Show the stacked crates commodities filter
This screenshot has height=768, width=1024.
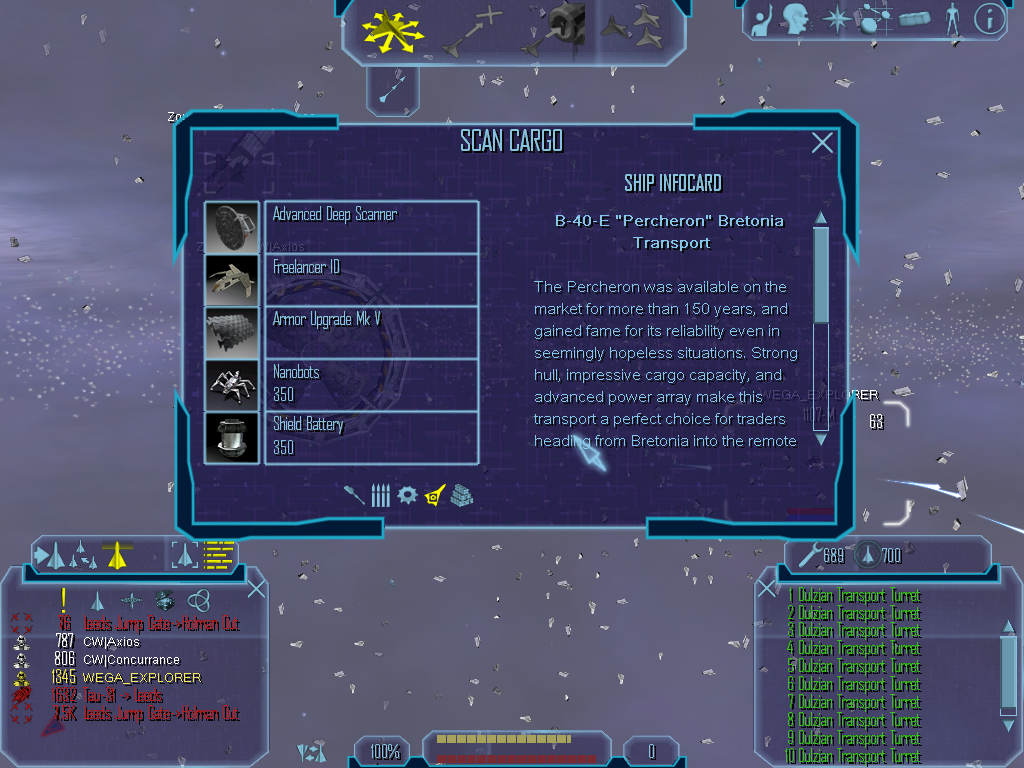click(460, 495)
